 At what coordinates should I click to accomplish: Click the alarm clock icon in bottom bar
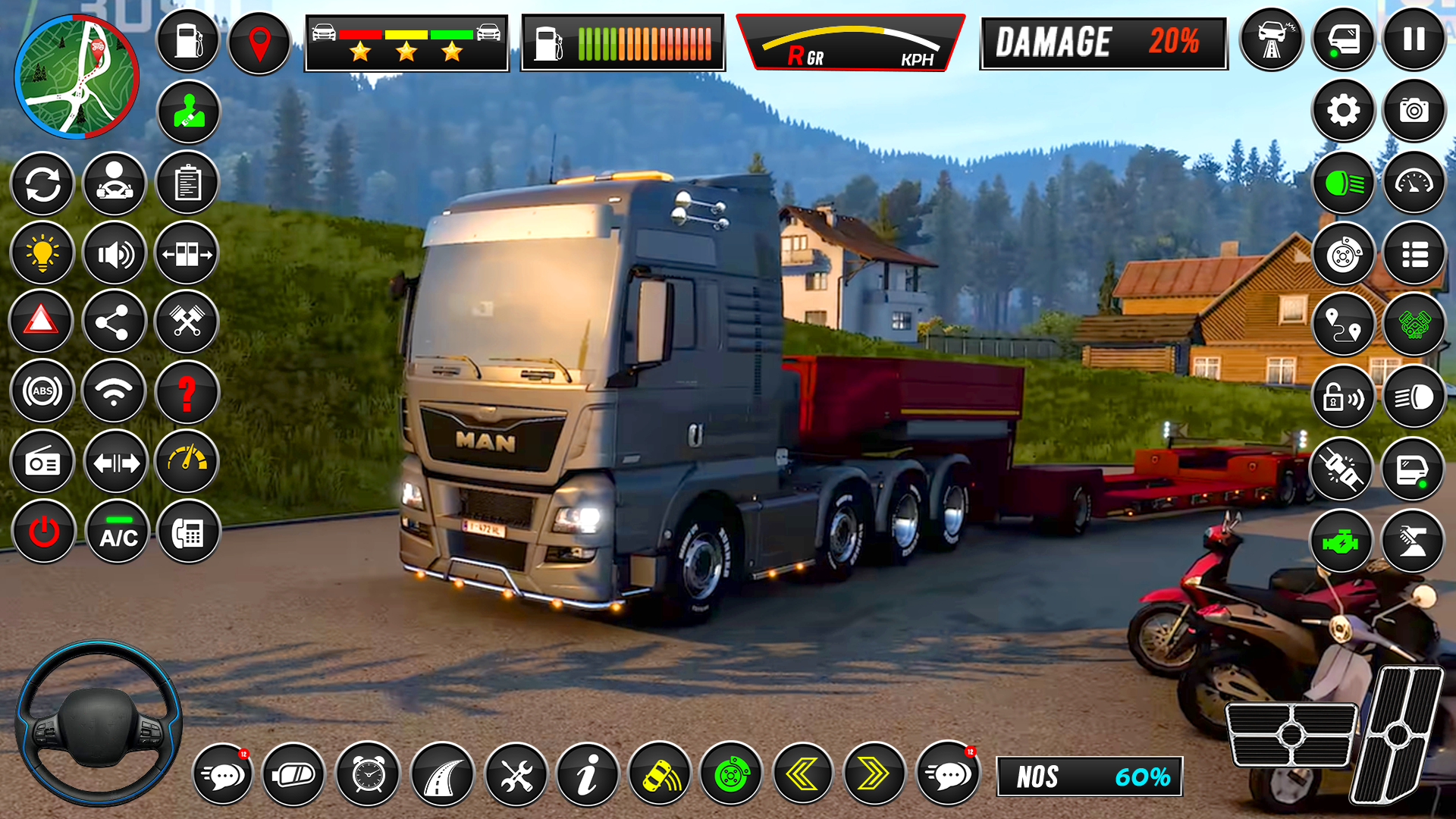click(x=369, y=774)
